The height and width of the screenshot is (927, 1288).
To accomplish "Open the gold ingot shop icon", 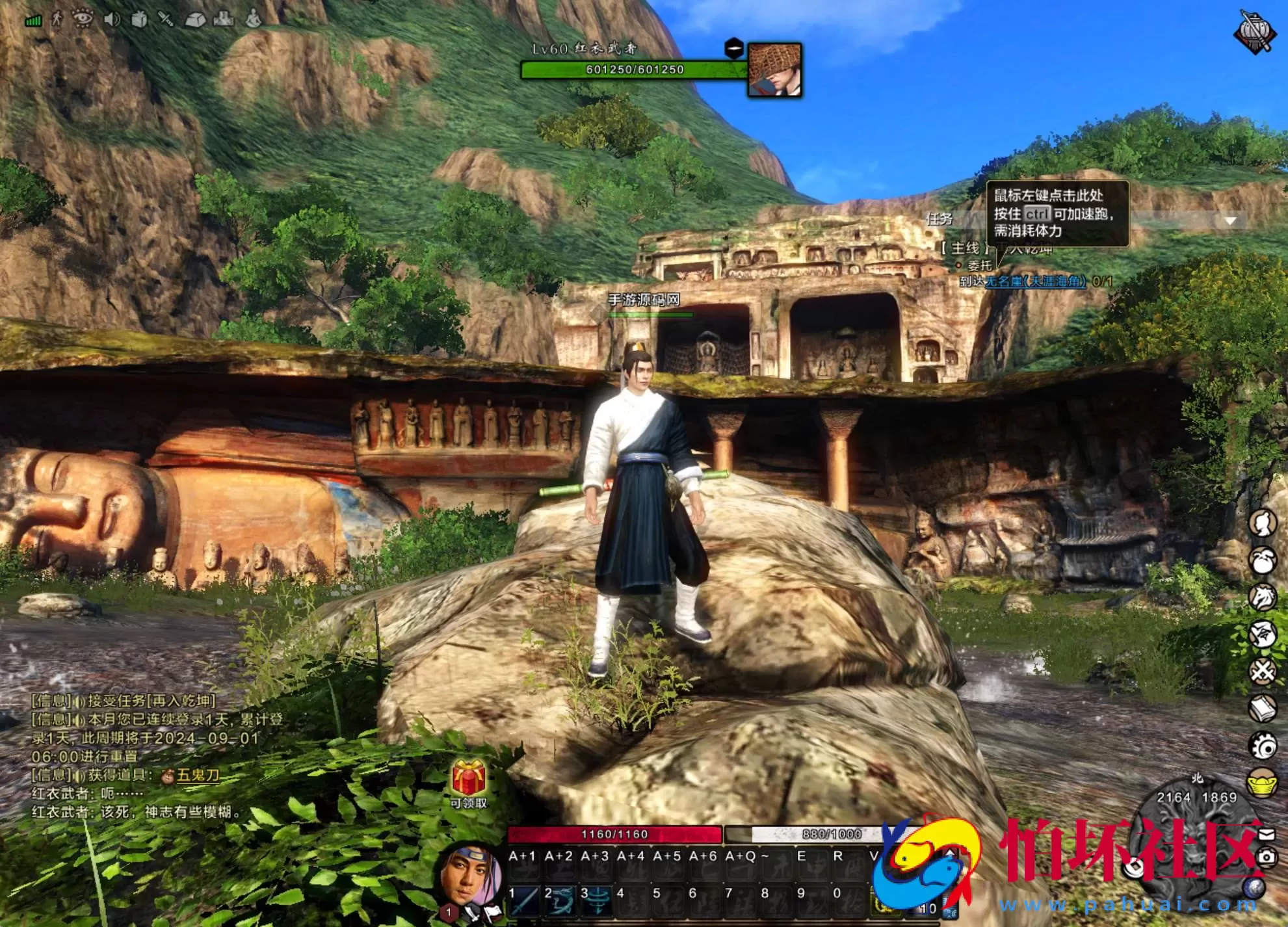I will [1263, 783].
